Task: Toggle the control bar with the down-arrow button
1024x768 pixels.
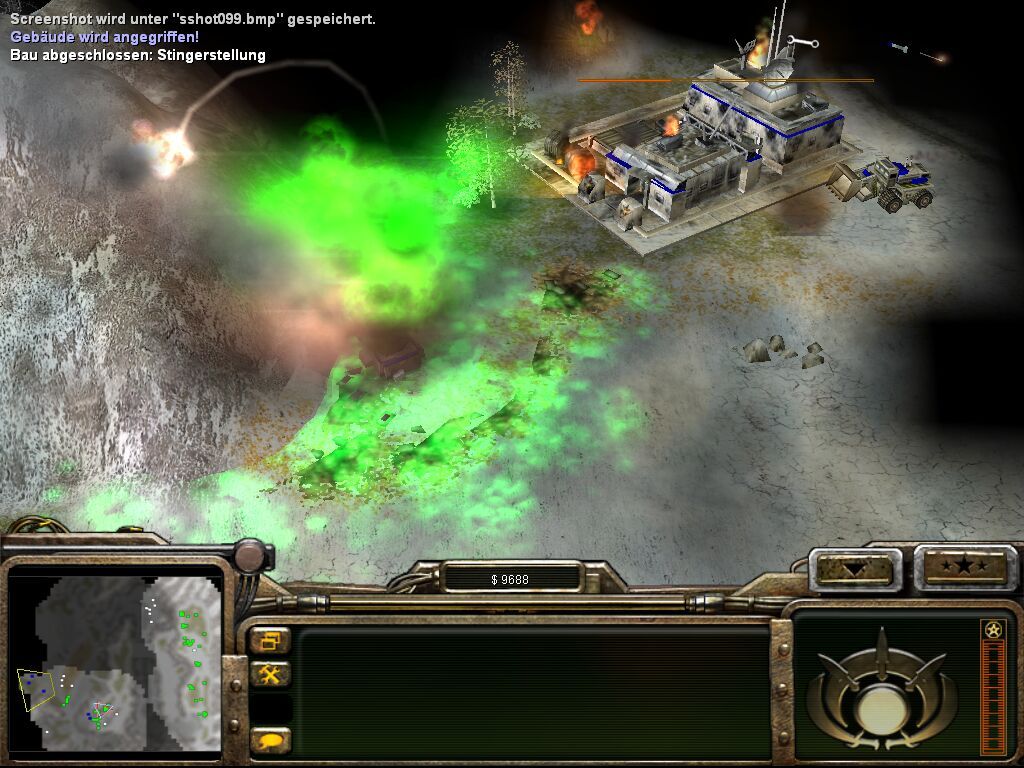Action: pos(854,569)
